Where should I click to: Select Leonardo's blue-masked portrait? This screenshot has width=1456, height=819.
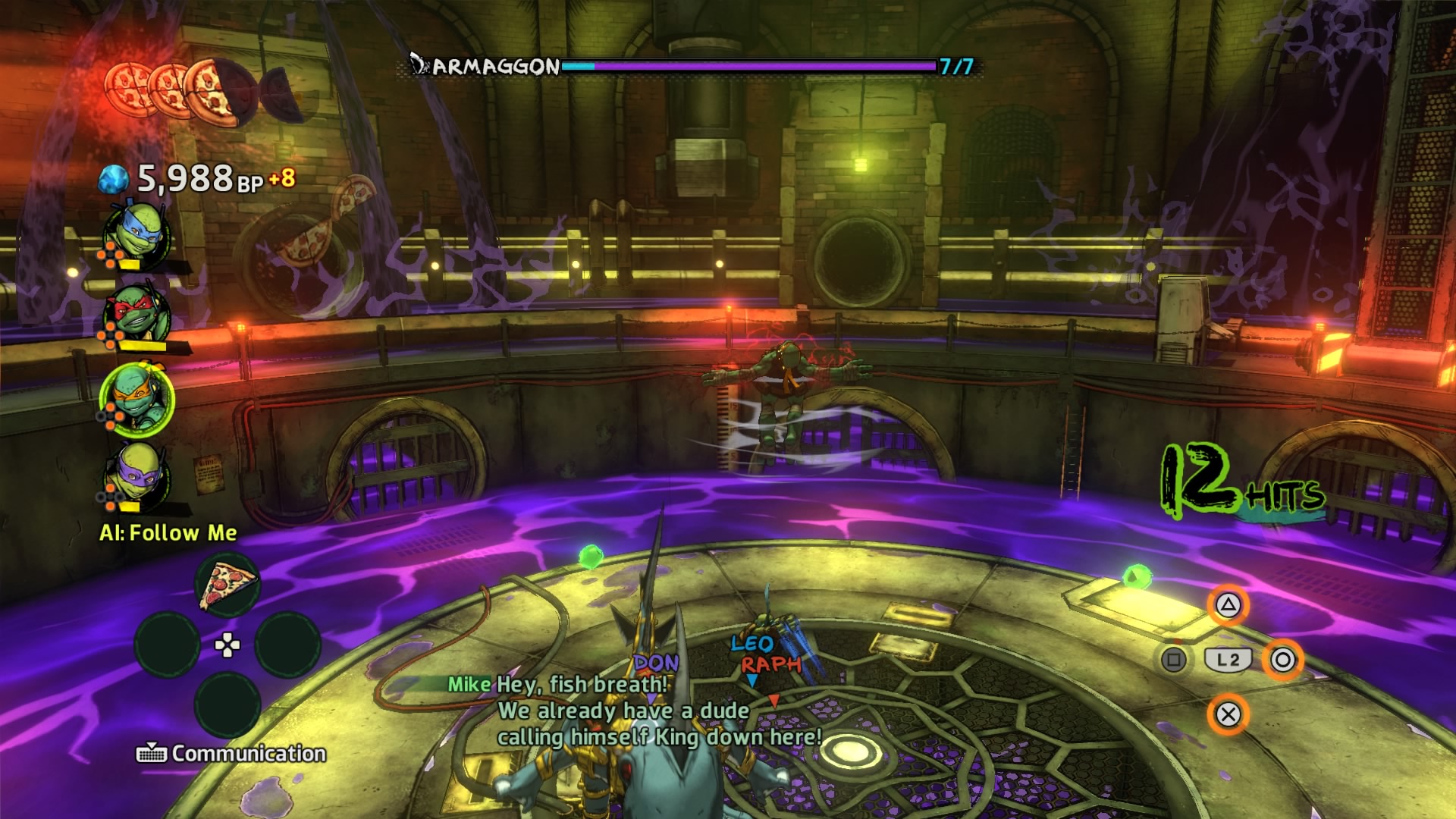tap(137, 235)
